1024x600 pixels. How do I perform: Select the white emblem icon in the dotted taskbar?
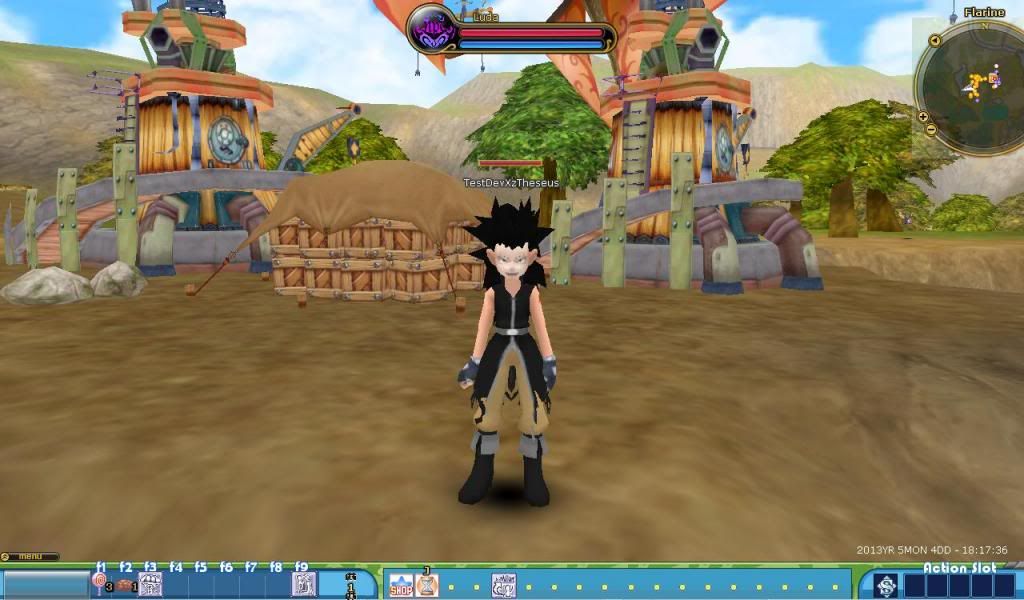(504, 585)
